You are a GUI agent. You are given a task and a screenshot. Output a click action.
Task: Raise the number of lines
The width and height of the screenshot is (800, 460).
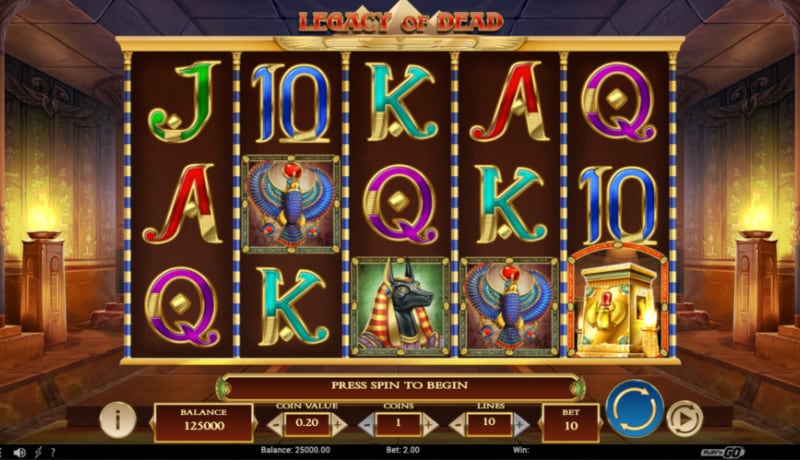point(522,423)
